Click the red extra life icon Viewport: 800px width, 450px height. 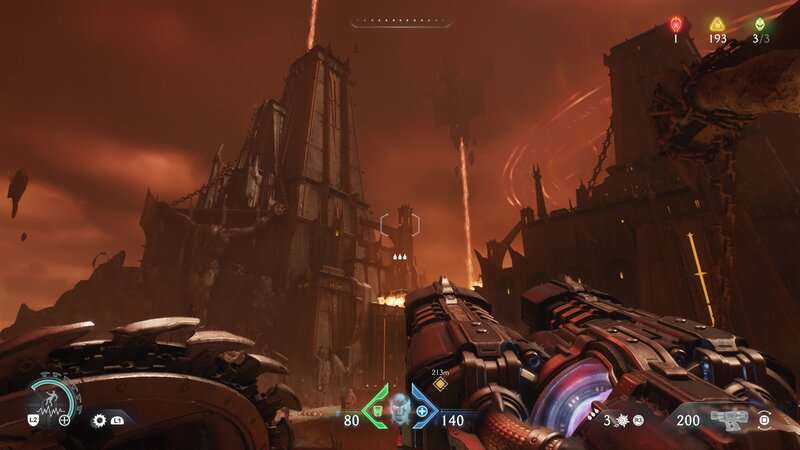pos(676,25)
